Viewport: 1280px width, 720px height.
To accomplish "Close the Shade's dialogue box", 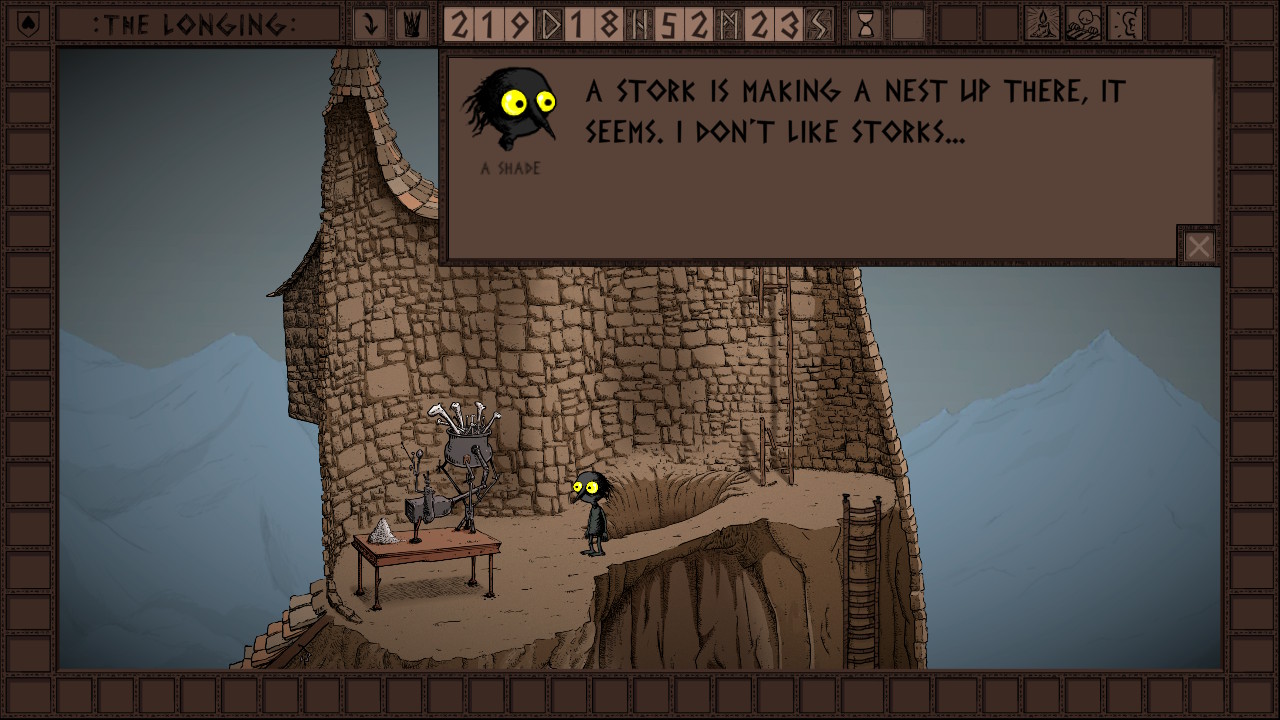I will tap(1199, 247).
